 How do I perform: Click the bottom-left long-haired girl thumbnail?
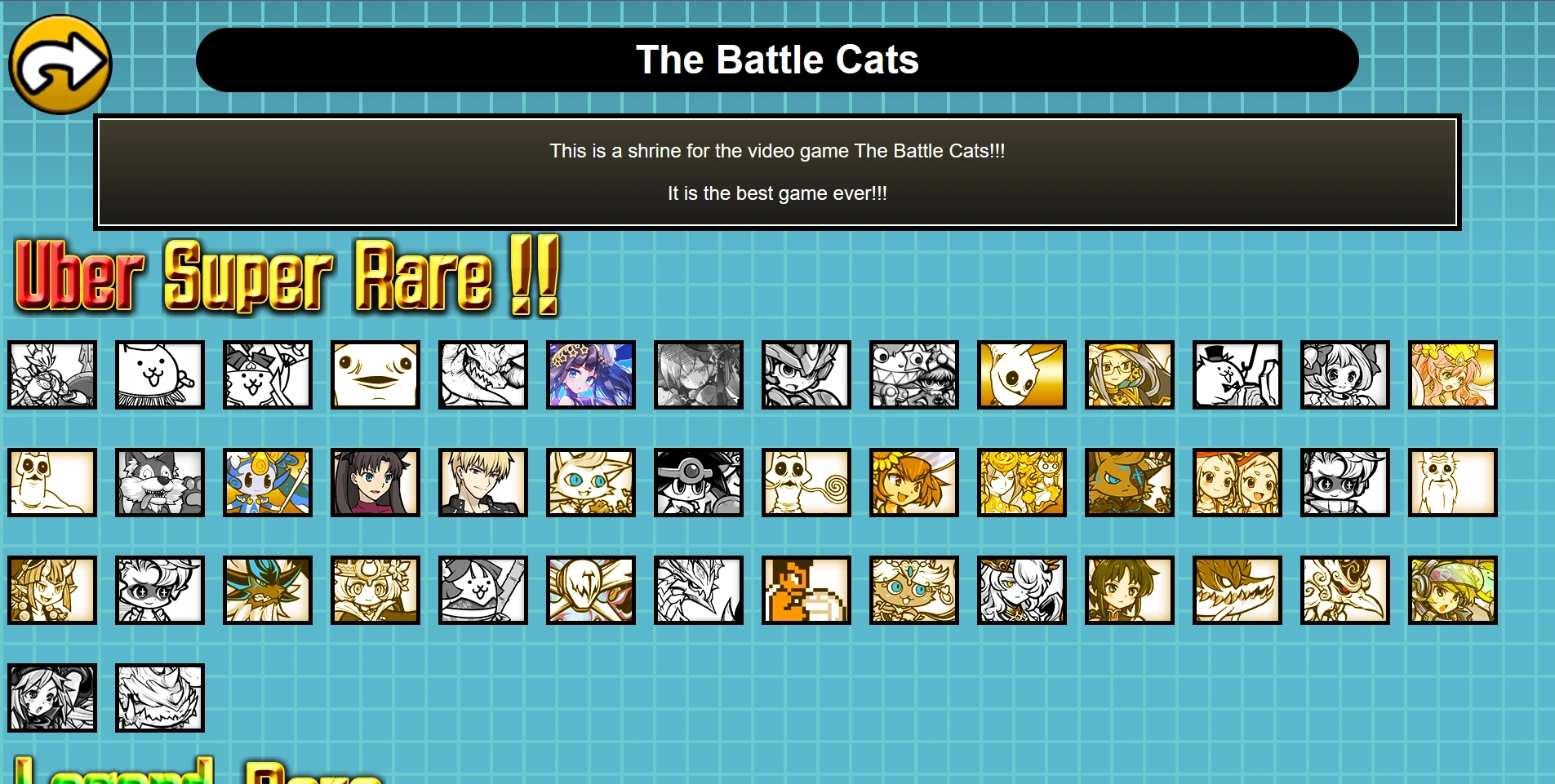point(51,698)
